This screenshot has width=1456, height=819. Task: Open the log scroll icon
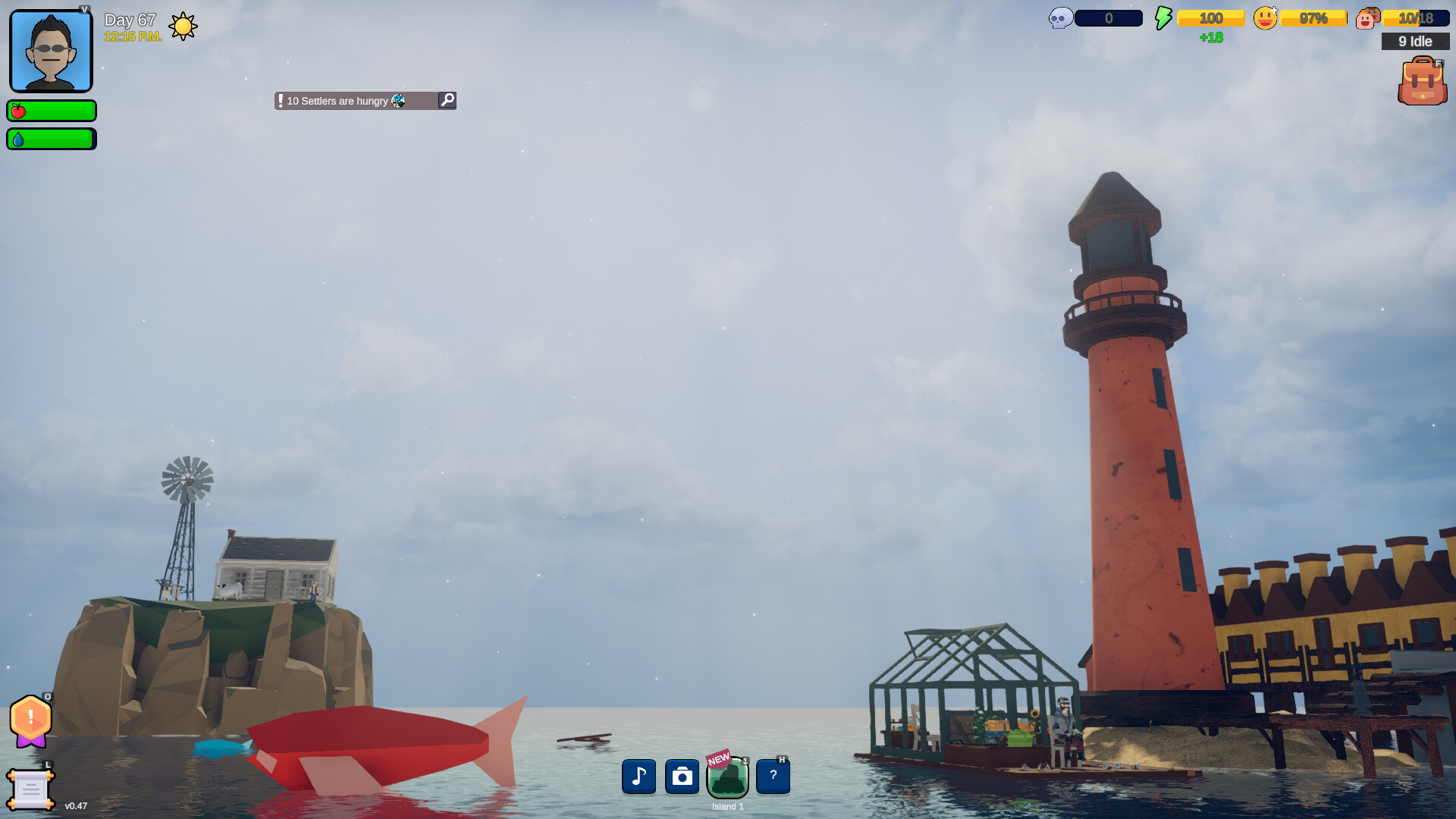pos(30,789)
